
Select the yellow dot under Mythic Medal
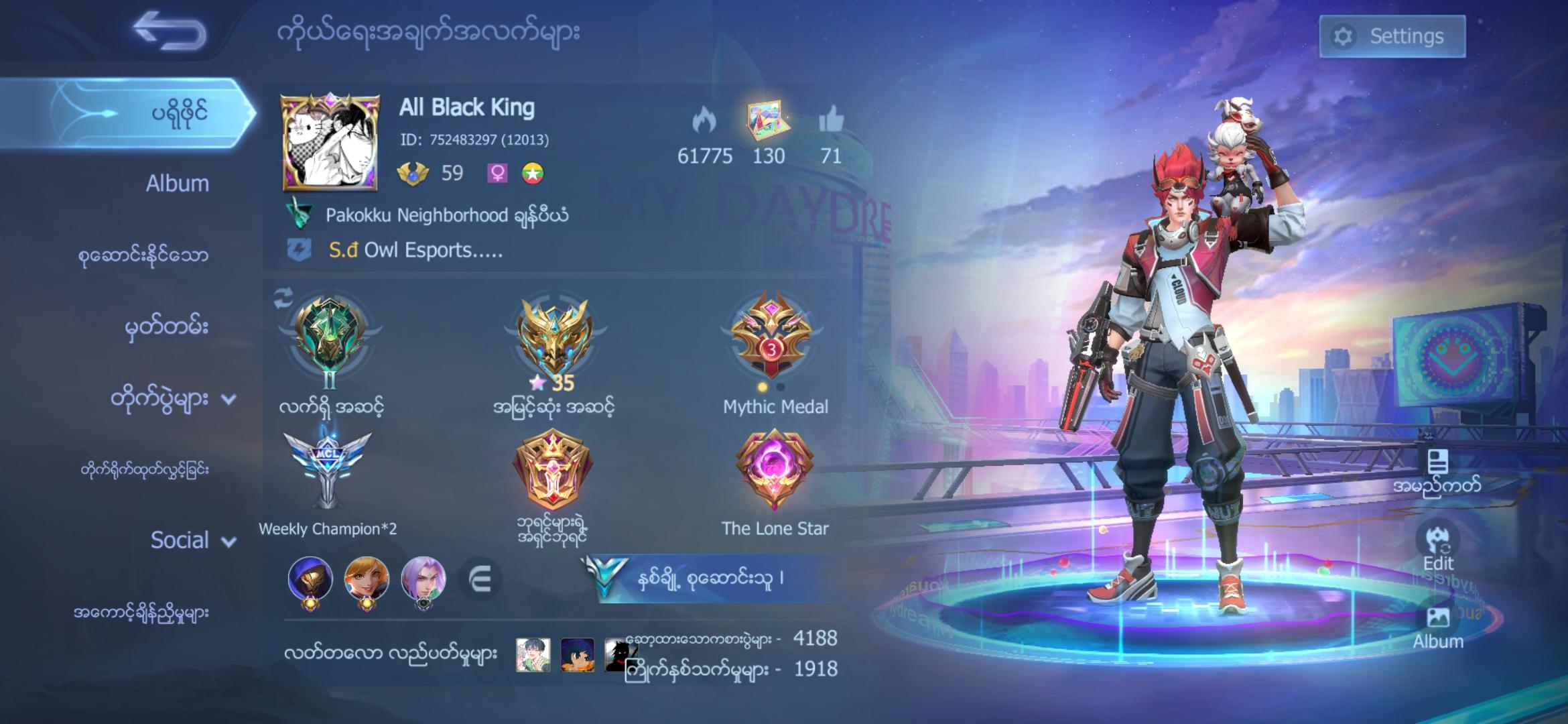(x=763, y=386)
